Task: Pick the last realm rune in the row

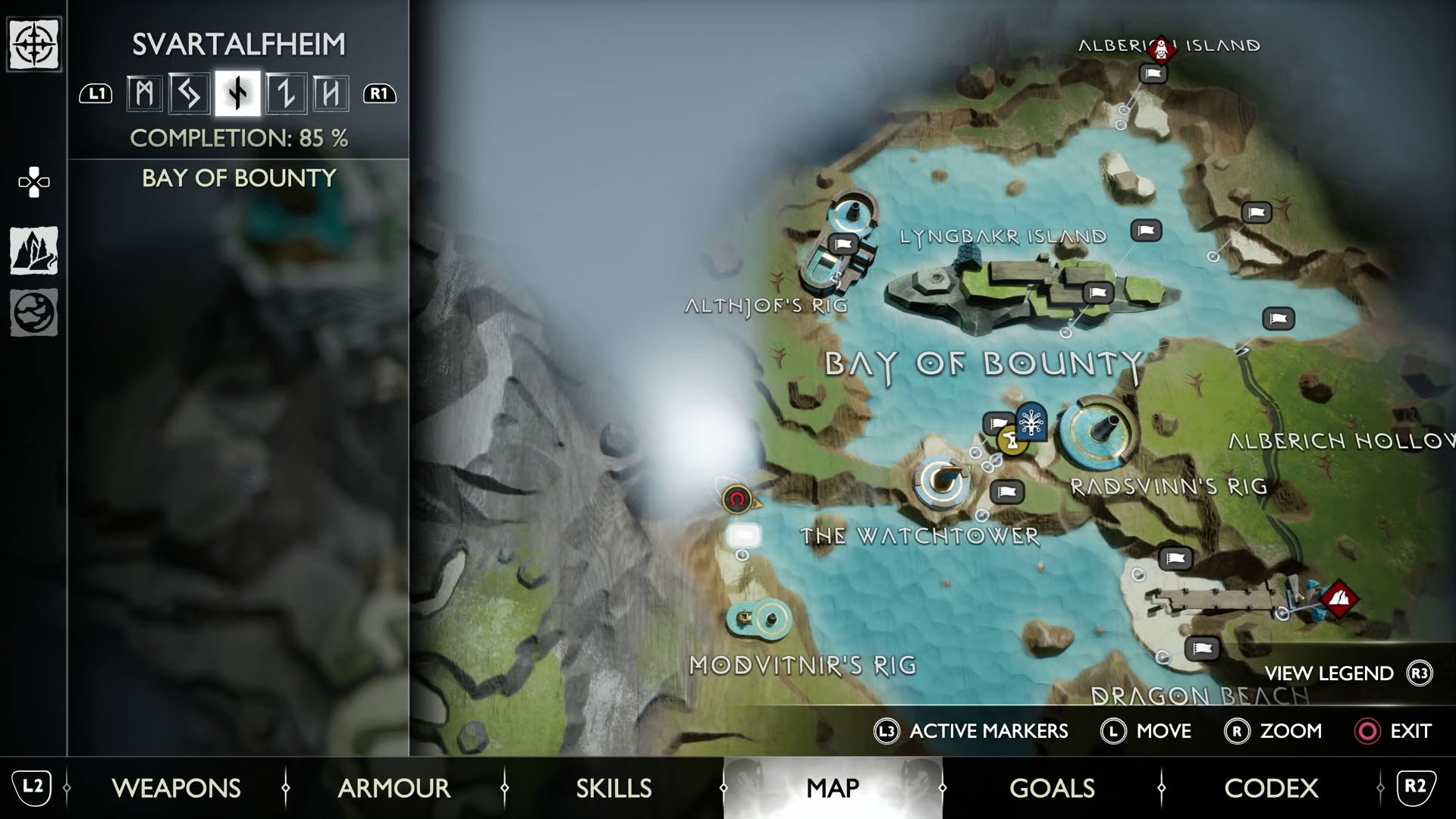Action: [331, 94]
